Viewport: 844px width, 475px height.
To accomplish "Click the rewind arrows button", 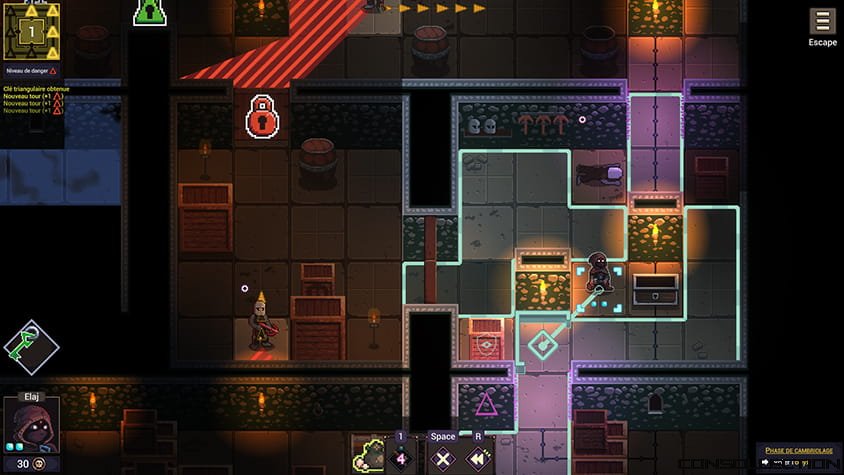I will click(479, 459).
